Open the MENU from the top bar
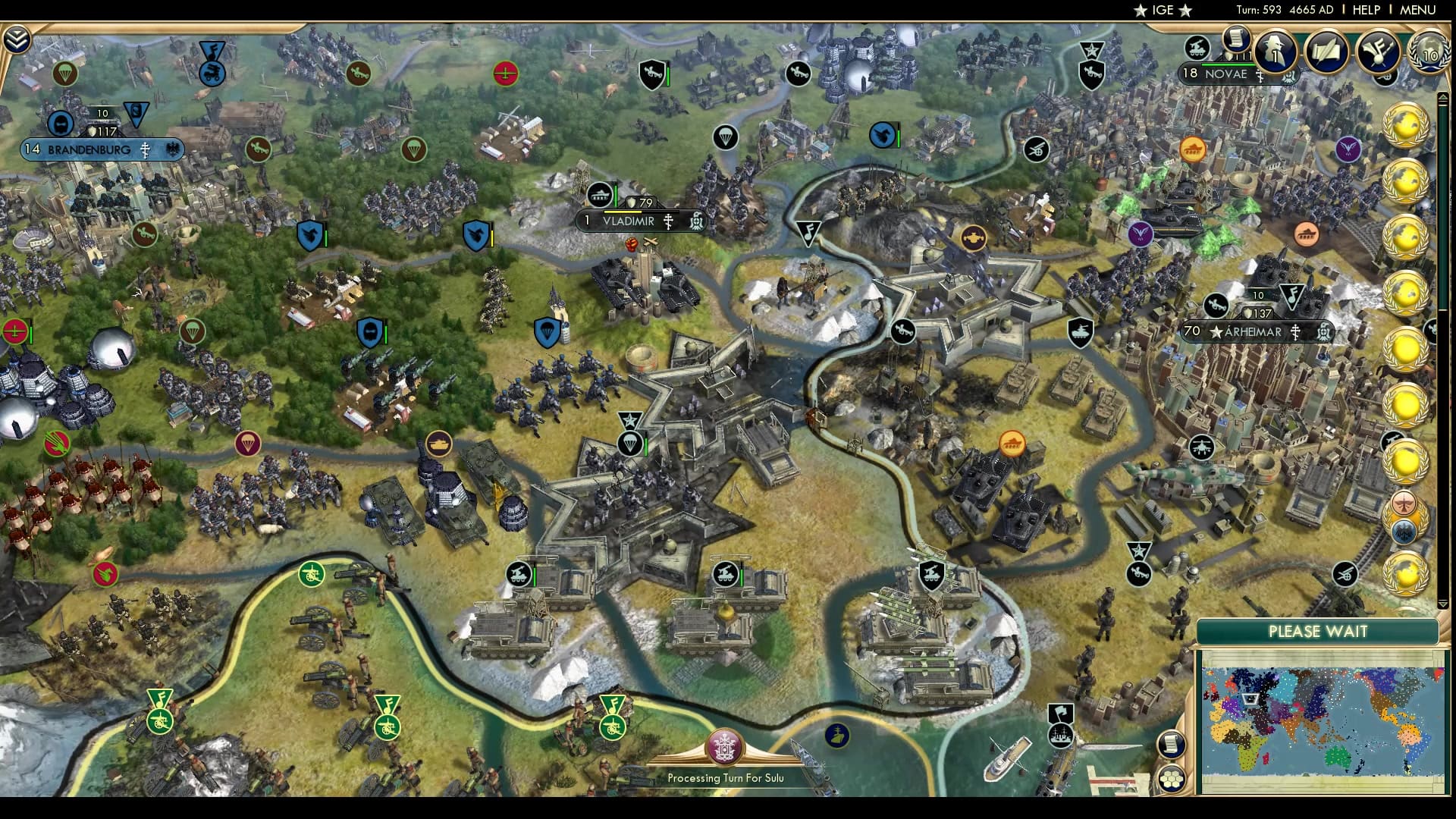This screenshot has height=819, width=1456. click(x=1419, y=11)
